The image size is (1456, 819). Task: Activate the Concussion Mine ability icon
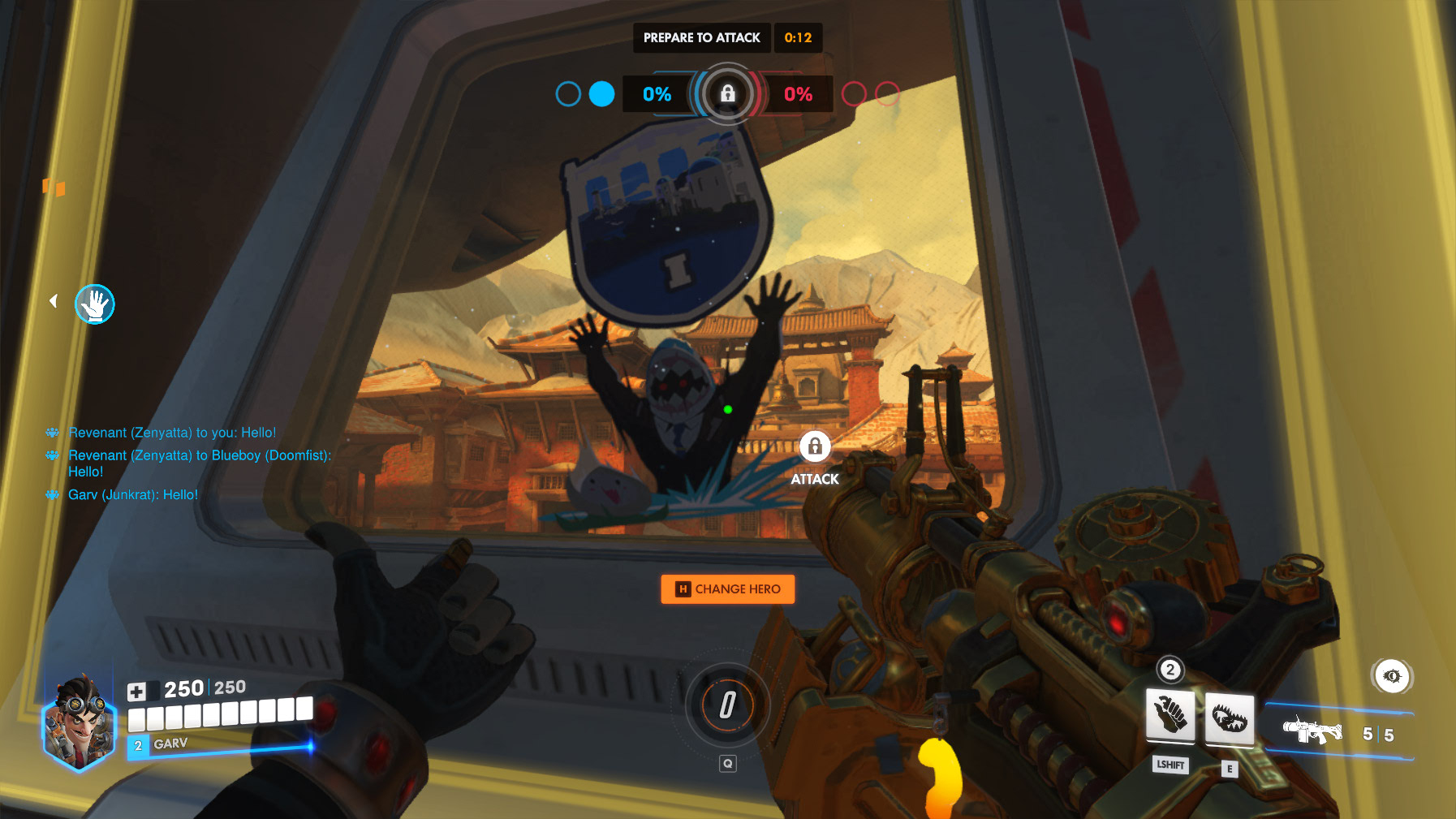(1170, 716)
